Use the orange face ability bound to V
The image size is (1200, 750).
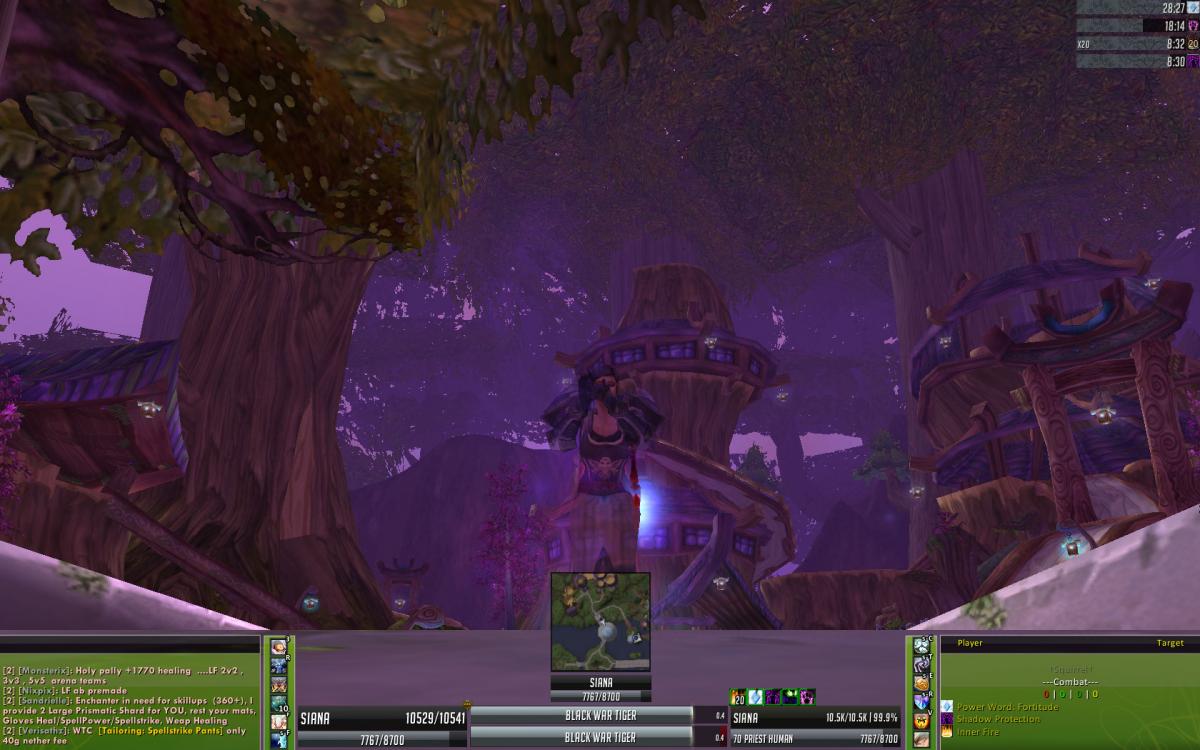point(921,720)
